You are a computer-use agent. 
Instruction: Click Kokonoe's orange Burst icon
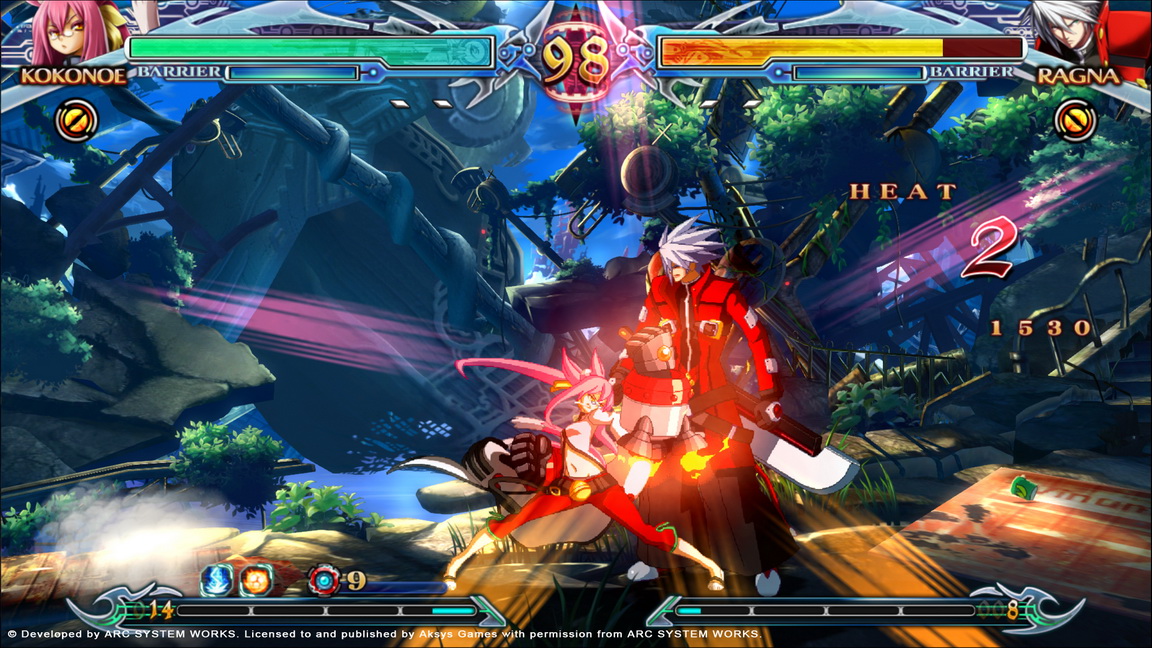pyautogui.click(x=76, y=121)
